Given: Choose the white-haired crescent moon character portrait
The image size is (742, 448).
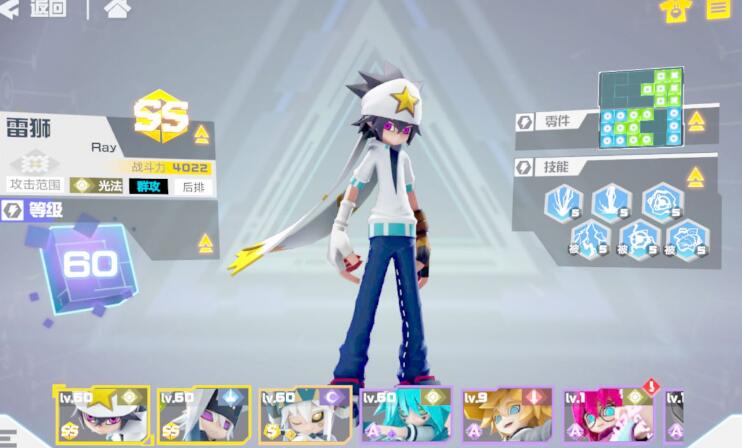Looking at the screenshot, I should 305,415.
